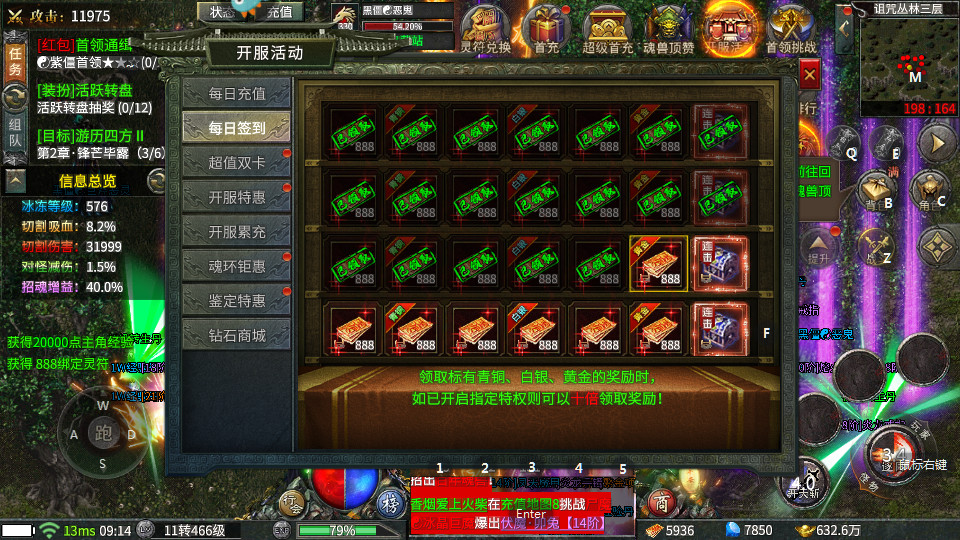Image resolution: width=960 pixels, height=540 pixels.
Task: Open the 首领挑战 icon
Action: [x=790, y=26]
